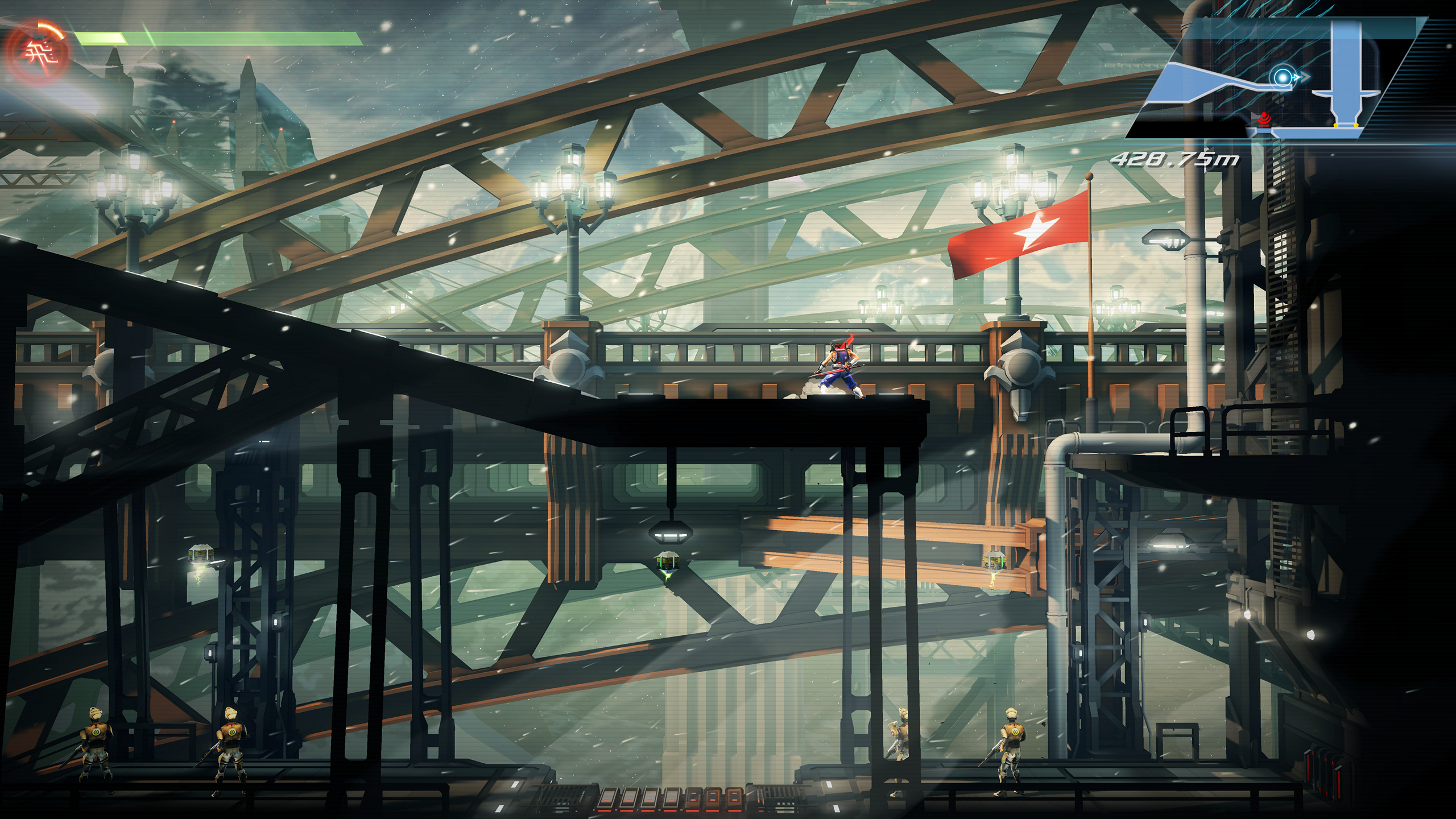Select the player position marker on the minimap
Image resolution: width=1456 pixels, height=819 pixels.
(x=1283, y=78)
